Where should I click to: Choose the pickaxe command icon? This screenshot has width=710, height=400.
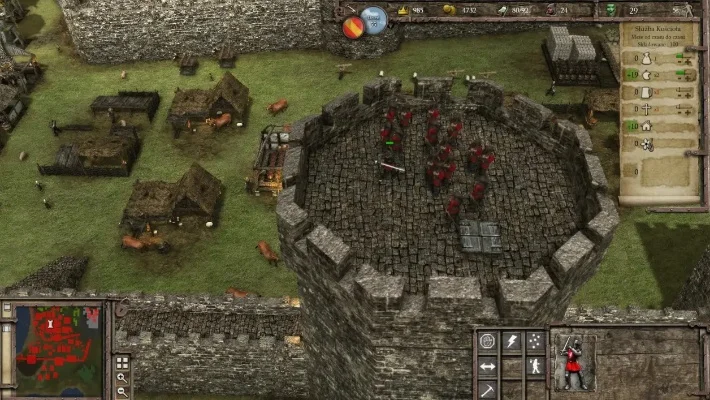coord(488,388)
